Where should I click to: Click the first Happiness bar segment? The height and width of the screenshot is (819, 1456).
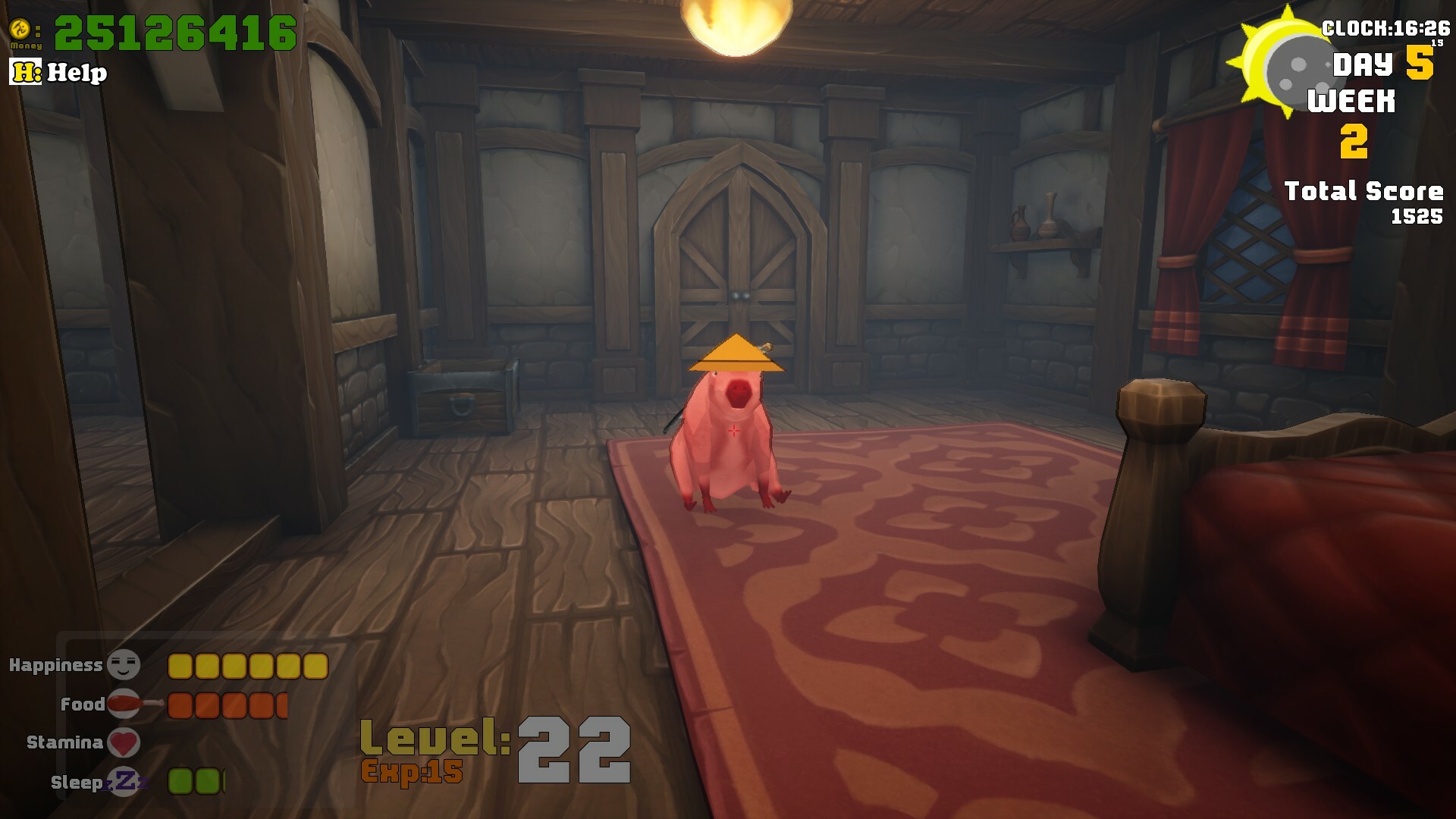click(181, 665)
